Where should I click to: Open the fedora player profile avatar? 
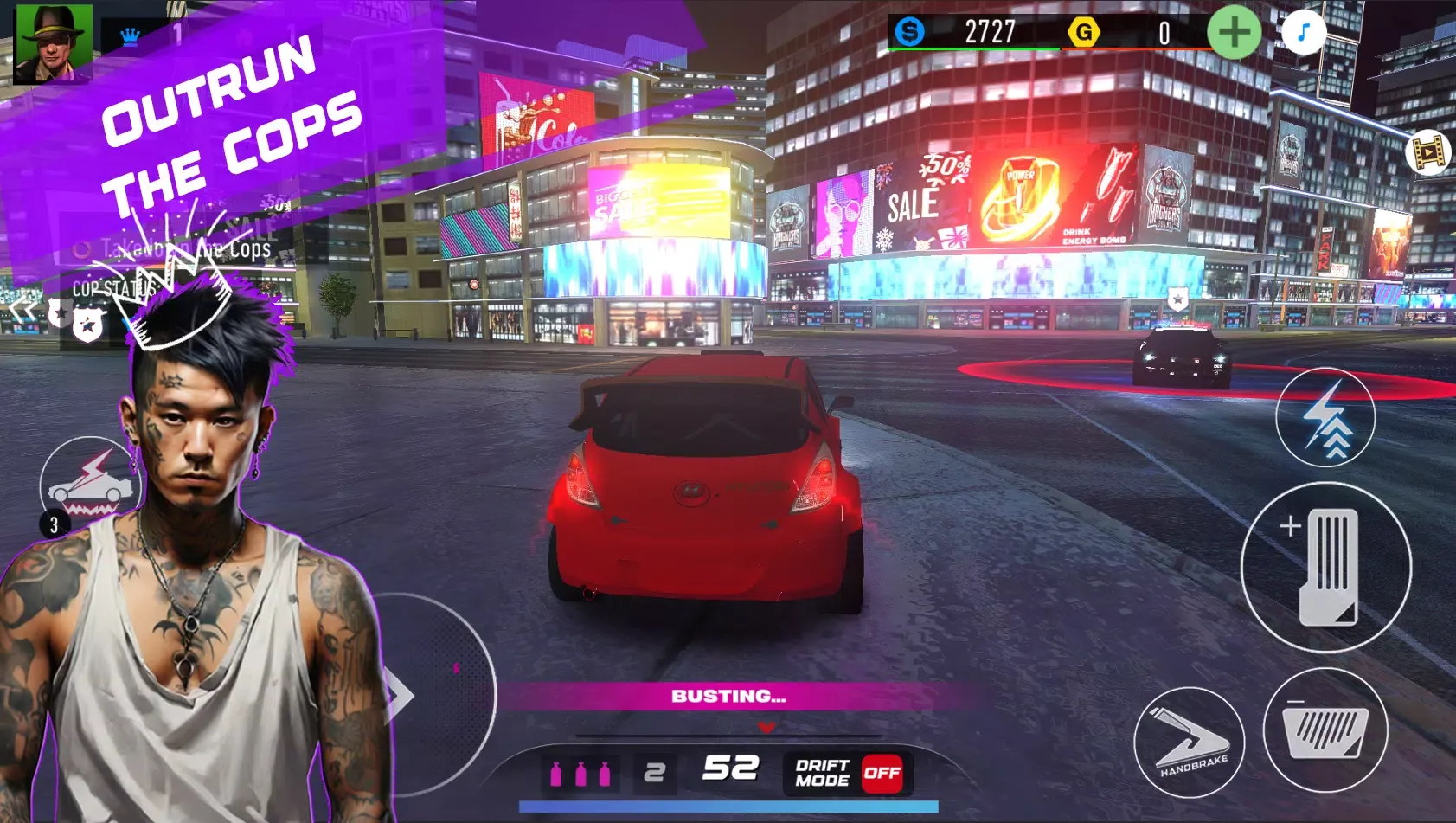(x=53, y=42)
